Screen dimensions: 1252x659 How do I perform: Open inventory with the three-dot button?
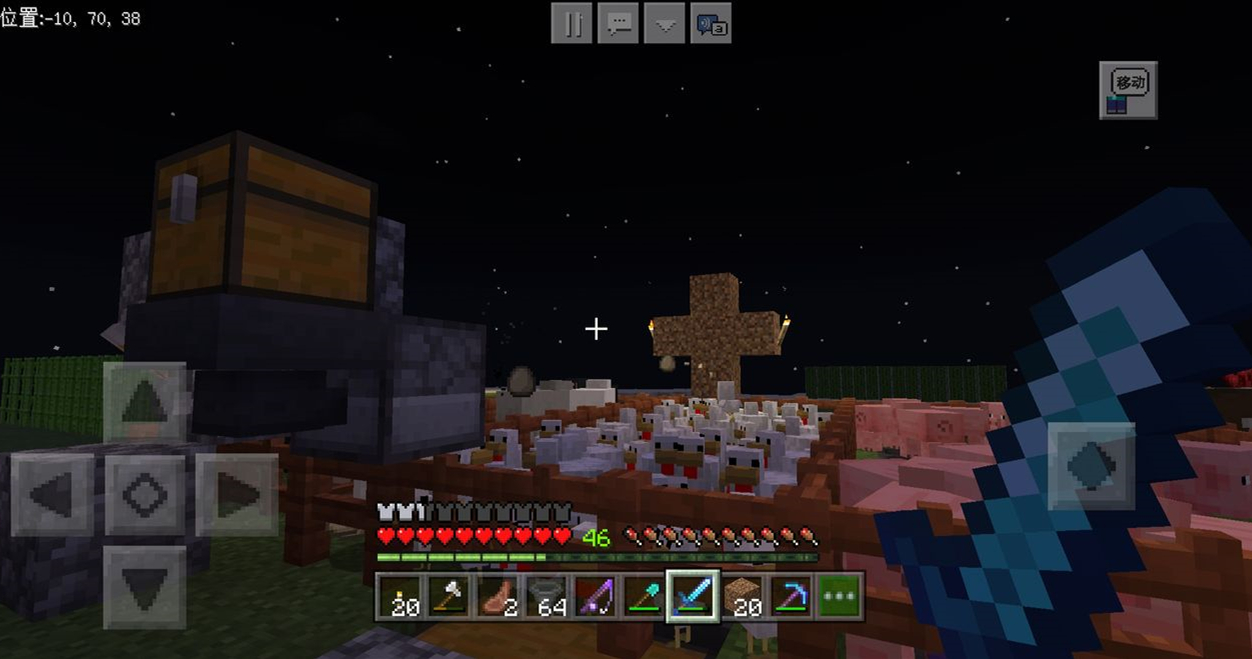[x=840, y=596]
